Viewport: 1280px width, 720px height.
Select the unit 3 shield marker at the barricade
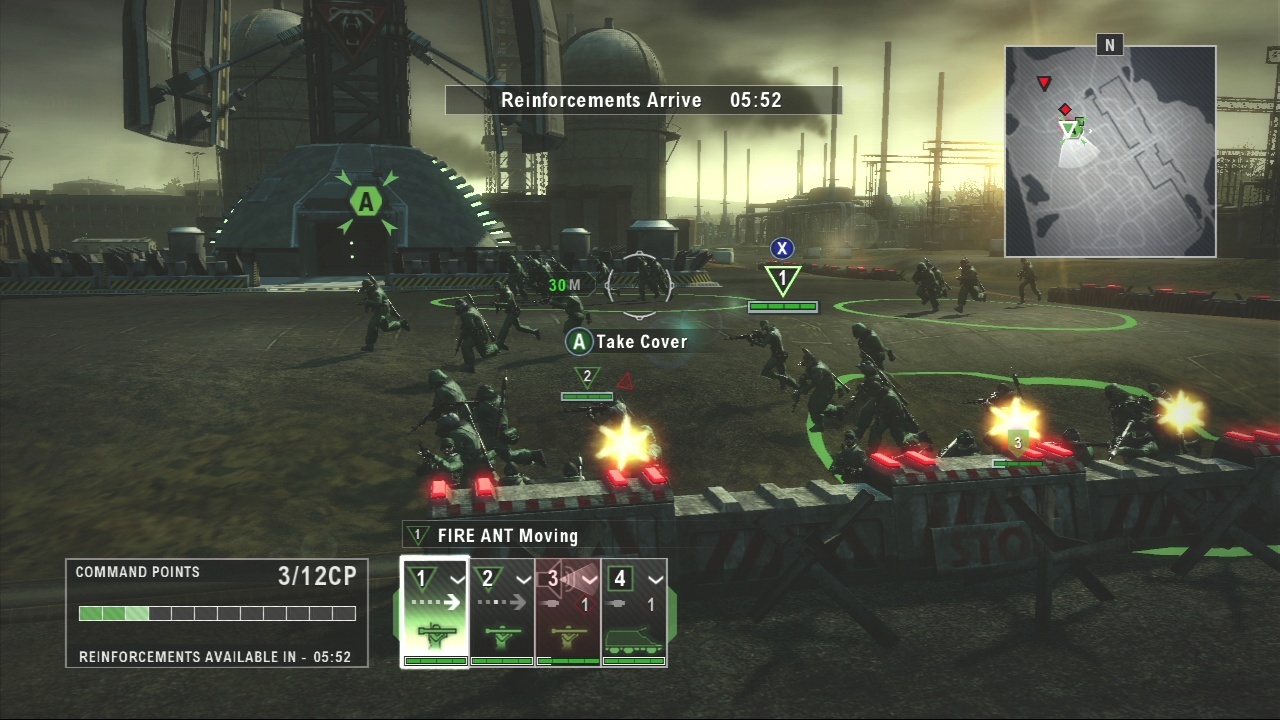[1018, 441]
